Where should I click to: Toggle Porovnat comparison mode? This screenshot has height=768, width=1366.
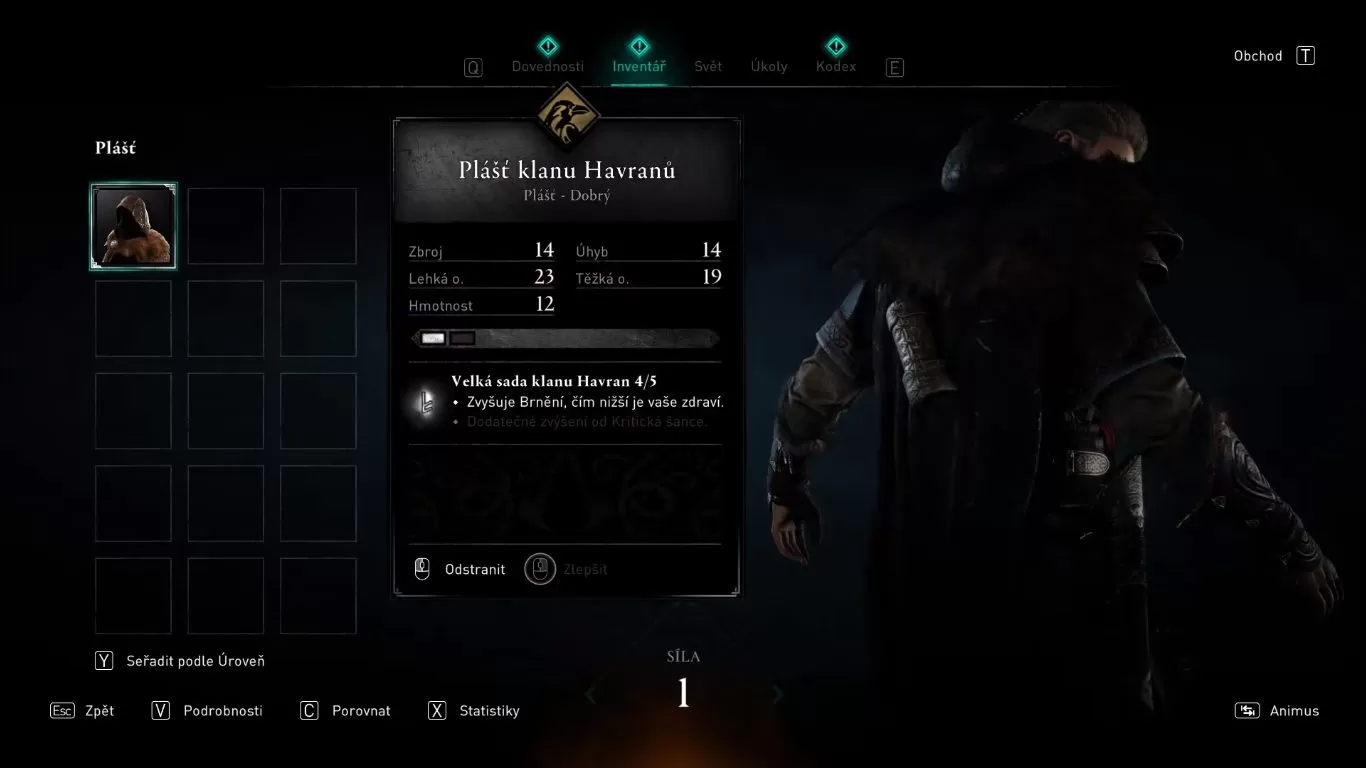[359, 710]
